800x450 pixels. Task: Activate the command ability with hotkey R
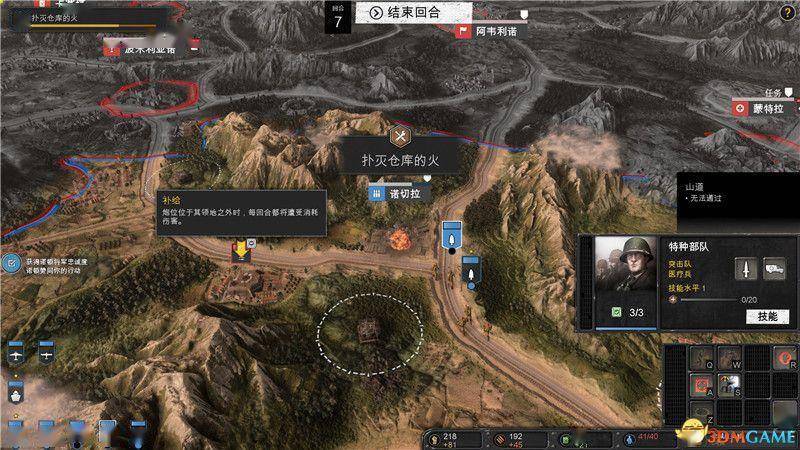(x=786, y=359)
